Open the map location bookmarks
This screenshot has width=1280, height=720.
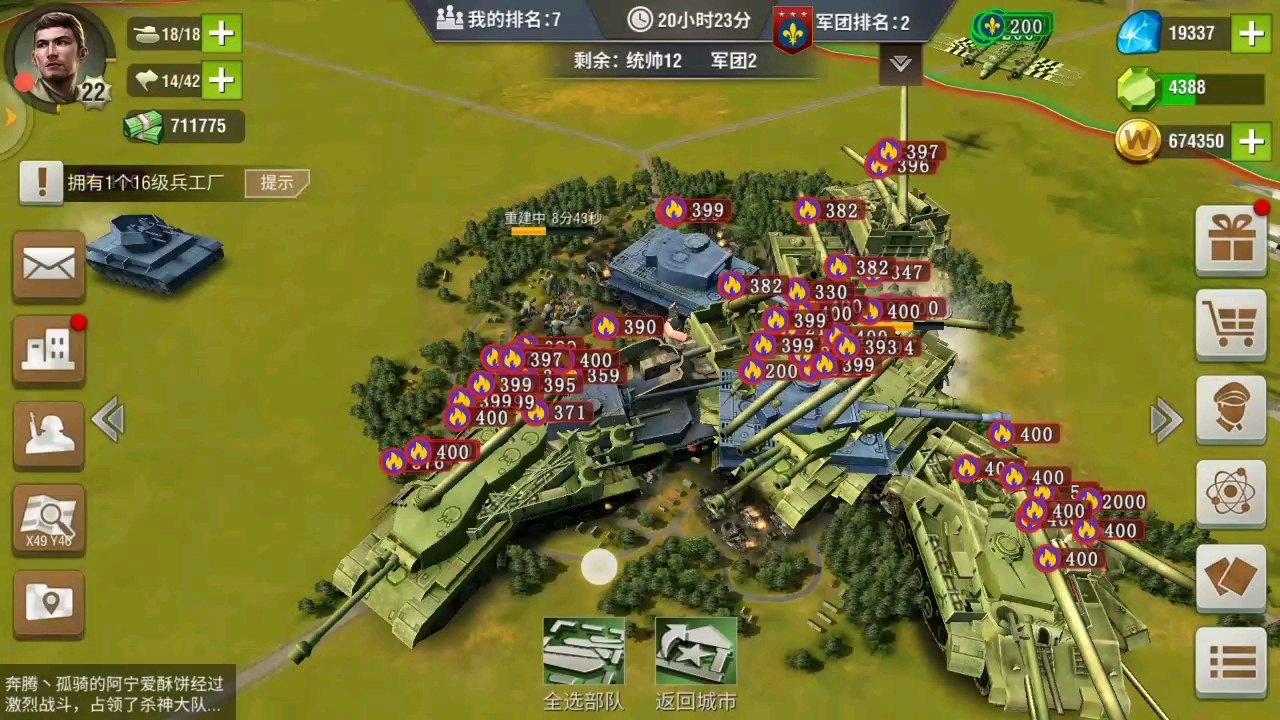coord(49,603)
